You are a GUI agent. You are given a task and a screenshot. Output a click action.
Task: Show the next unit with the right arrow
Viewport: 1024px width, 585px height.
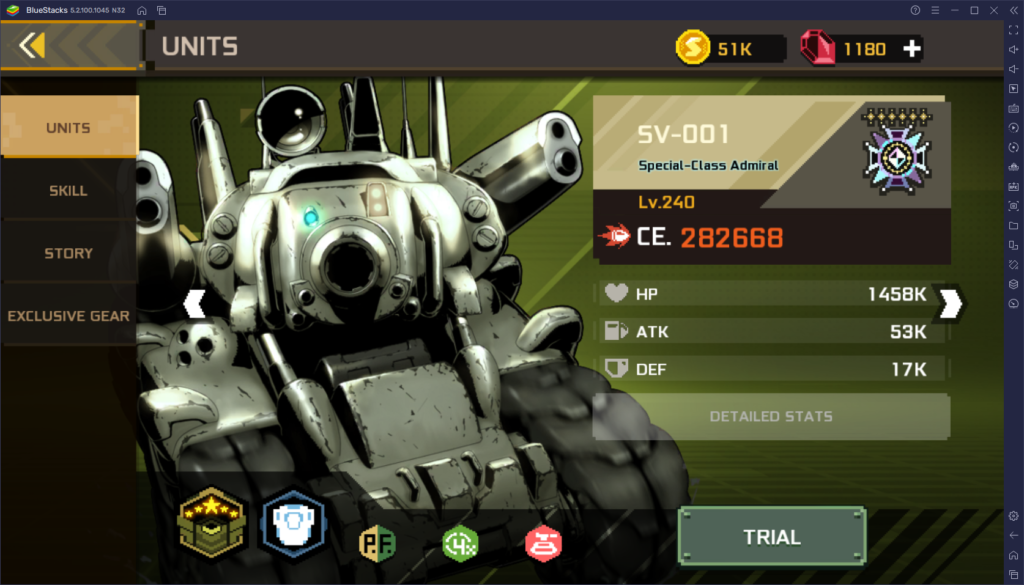tap(951, 303)
